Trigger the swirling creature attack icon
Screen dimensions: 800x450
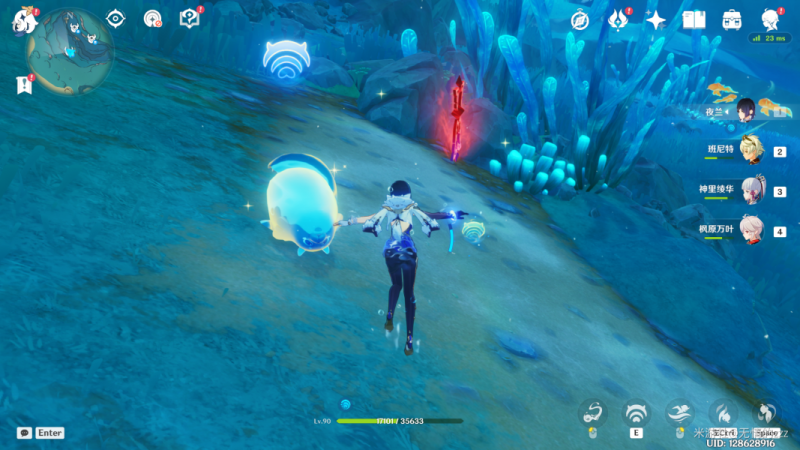(x=593, y=413)
